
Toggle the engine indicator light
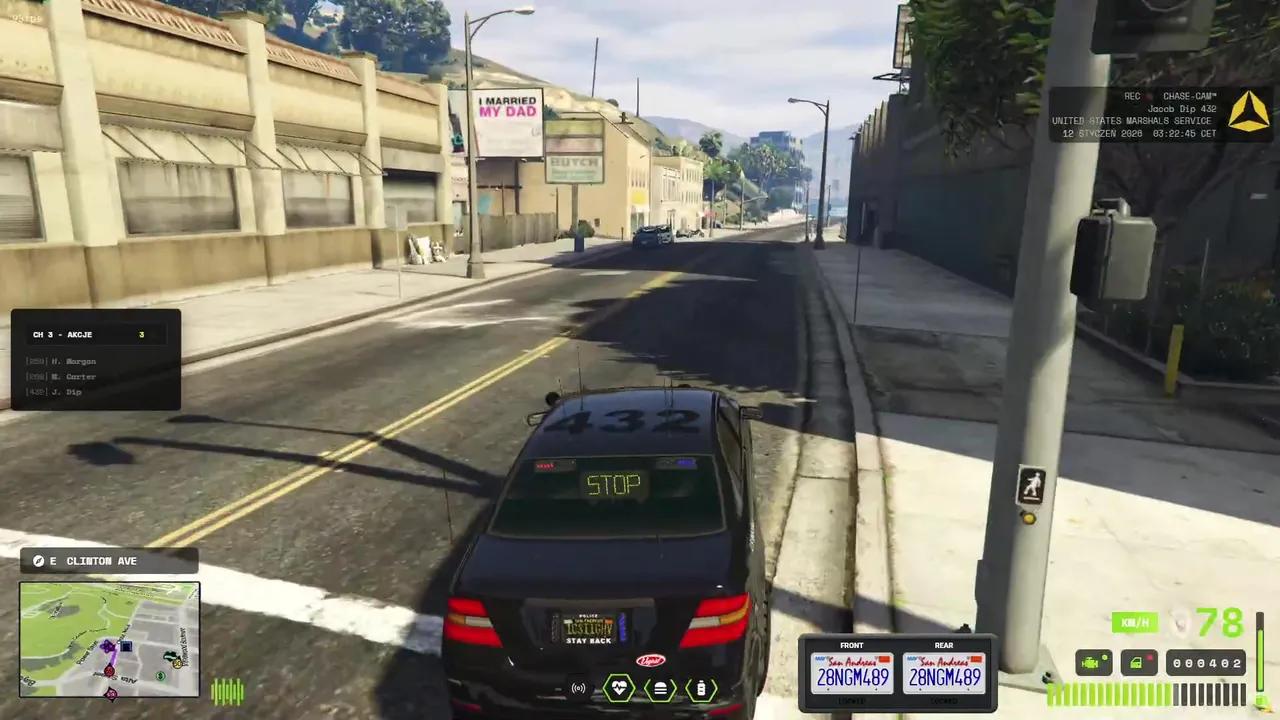click(1103, 655)
